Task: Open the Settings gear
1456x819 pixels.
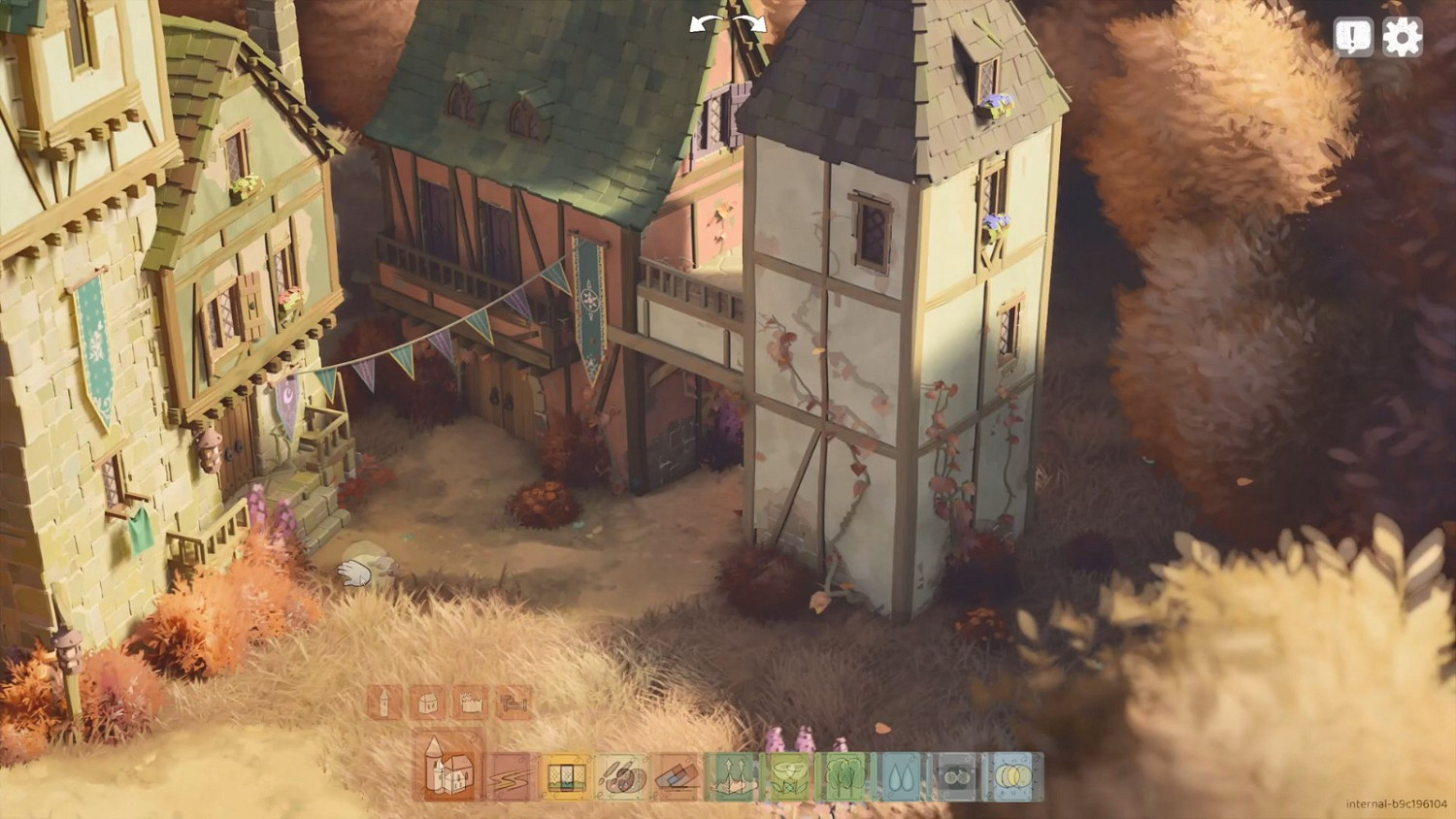Action: 1402,37
